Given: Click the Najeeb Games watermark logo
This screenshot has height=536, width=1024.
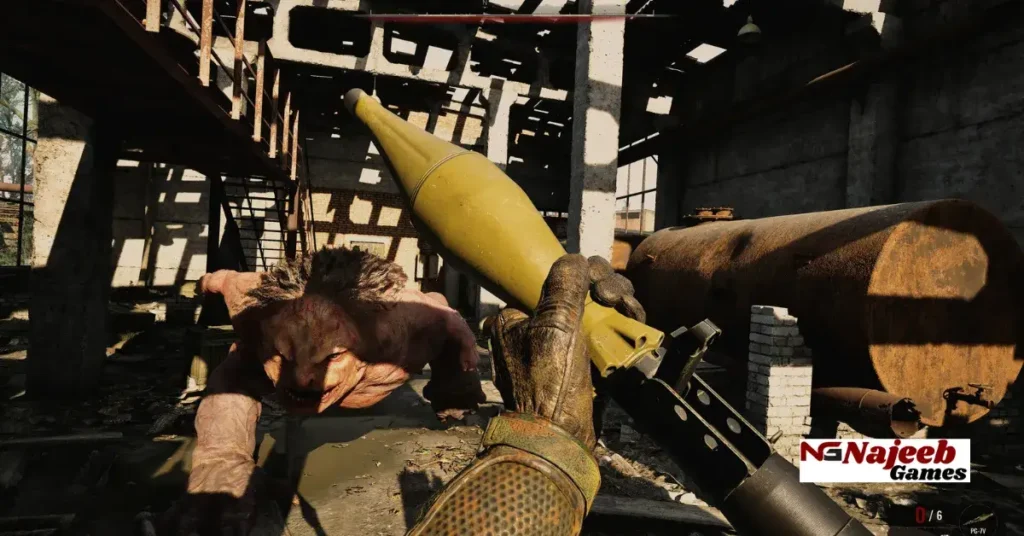Looking at the screenshot, I should [884, 460].
